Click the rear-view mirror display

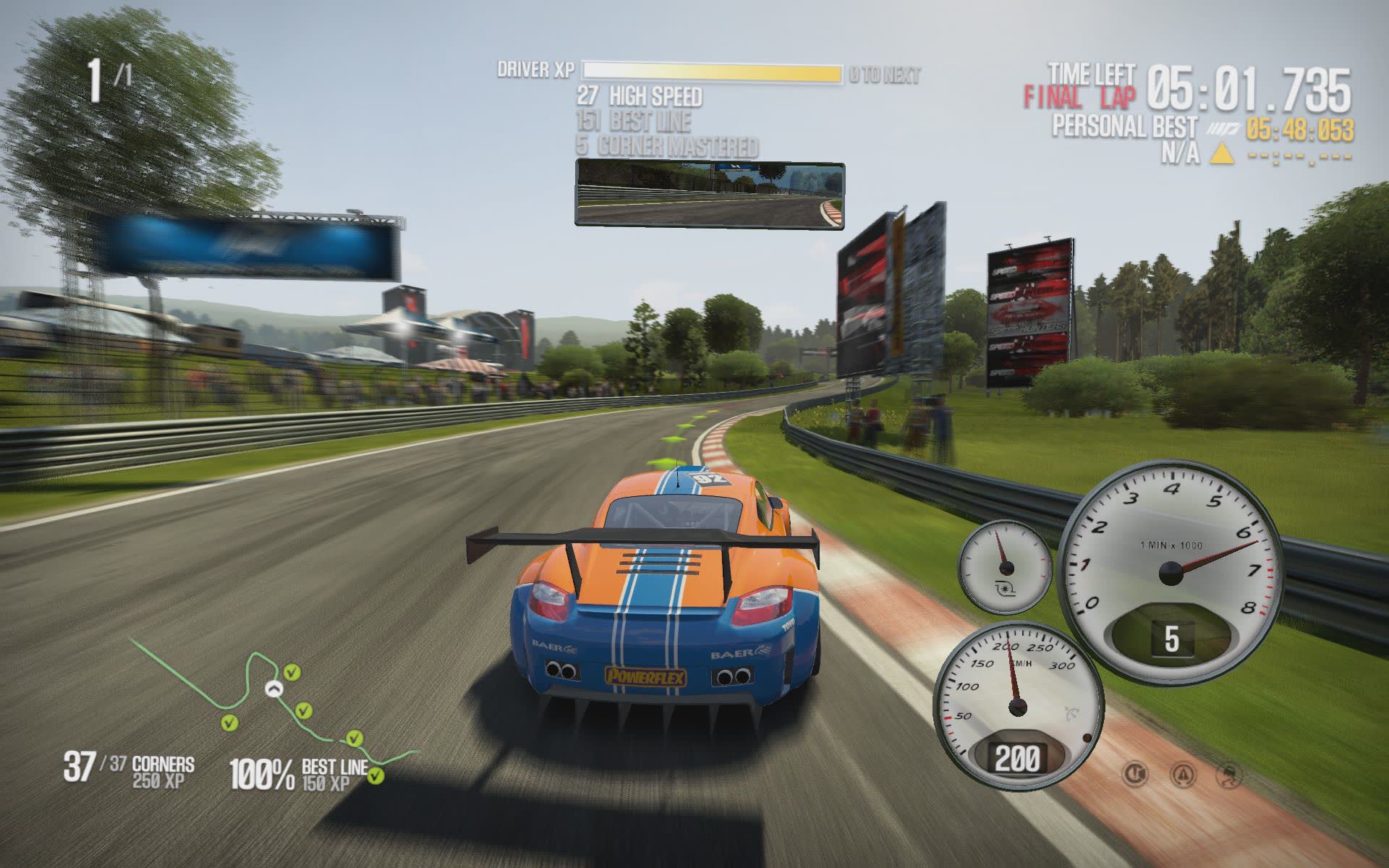tap(710, 193)
